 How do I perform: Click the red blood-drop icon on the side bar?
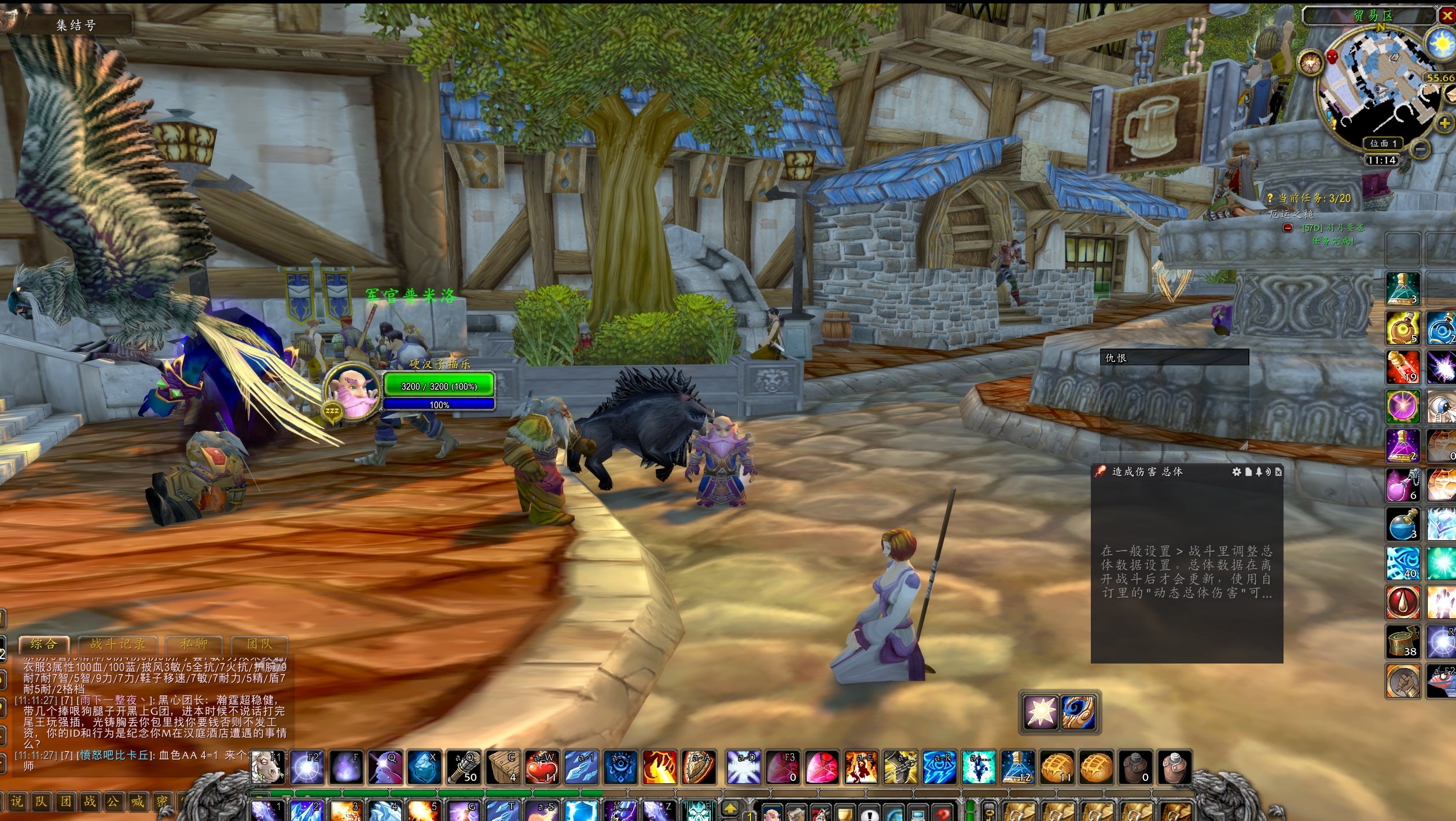tap(1403, 603)
